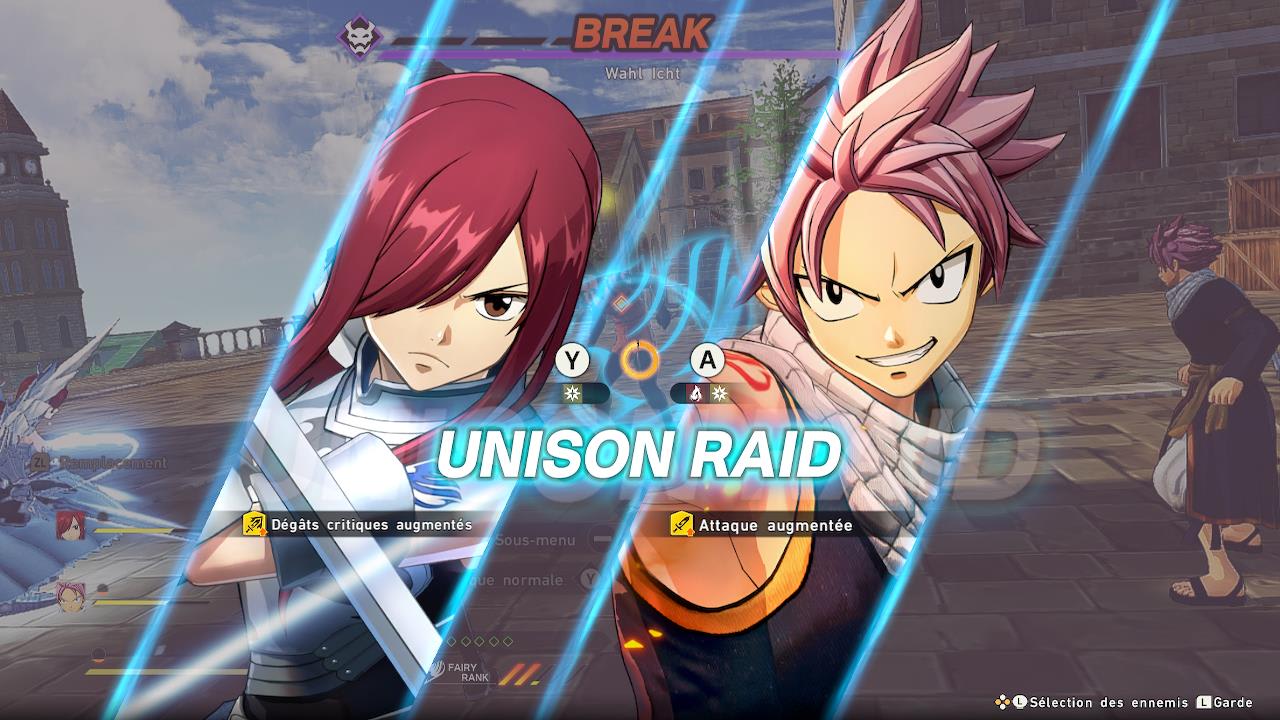Click the A button fire element icon
The height and width of the screenshot is (720, 1280).
coord(697,392)
